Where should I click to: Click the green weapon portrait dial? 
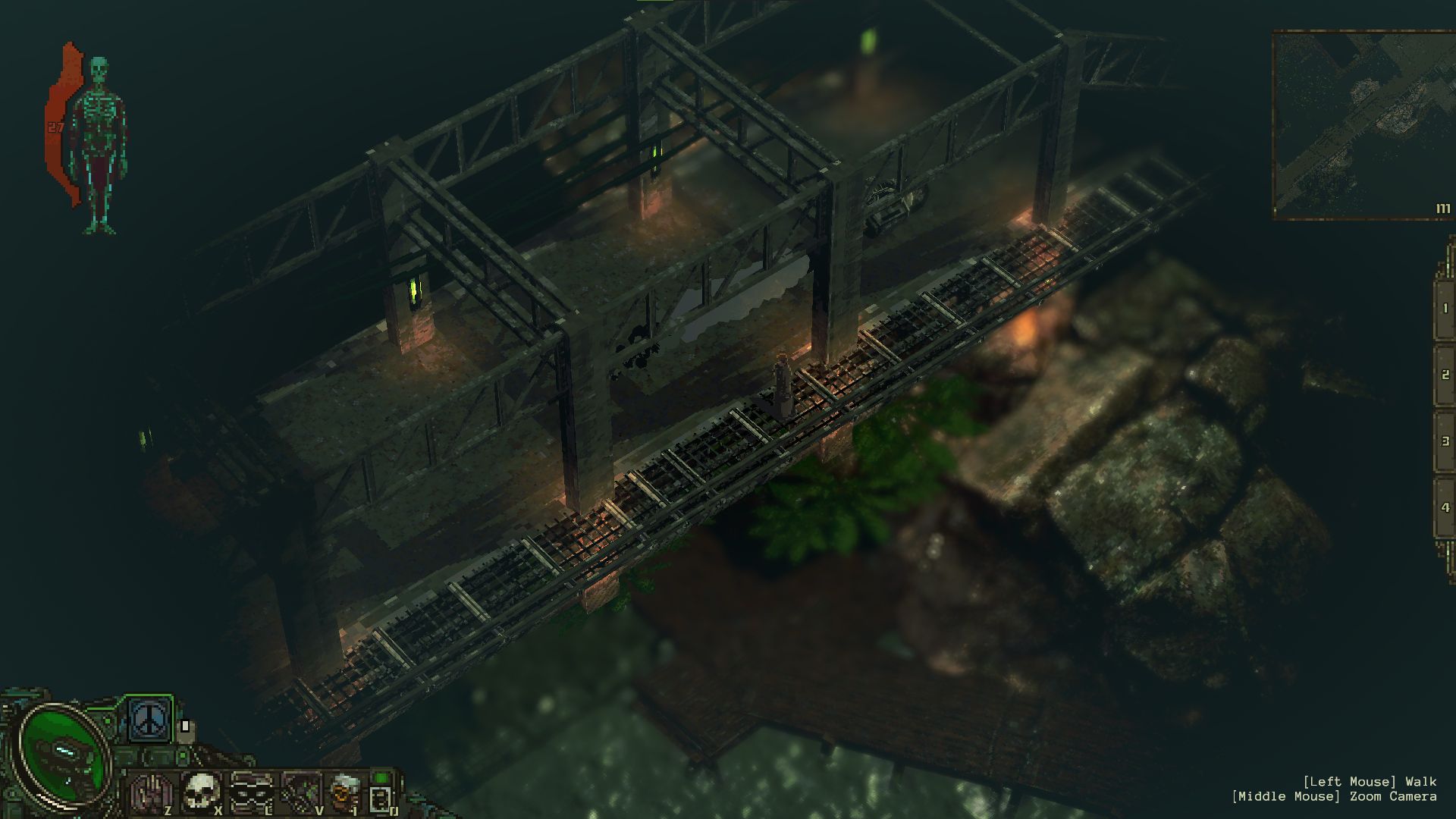click(x=62, y=752)
